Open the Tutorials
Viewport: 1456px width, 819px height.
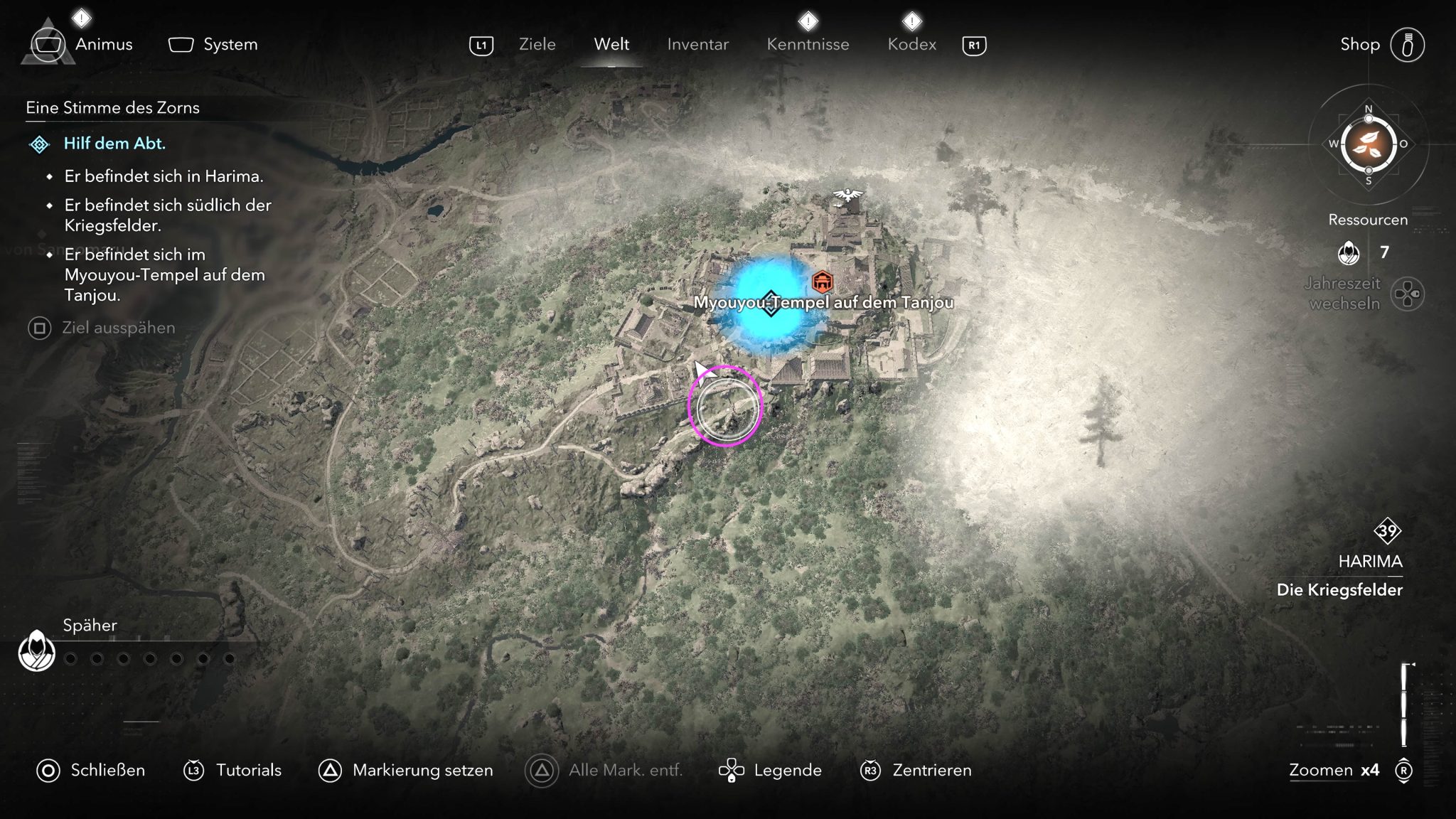pyautogui.click(x=248, y=770)
